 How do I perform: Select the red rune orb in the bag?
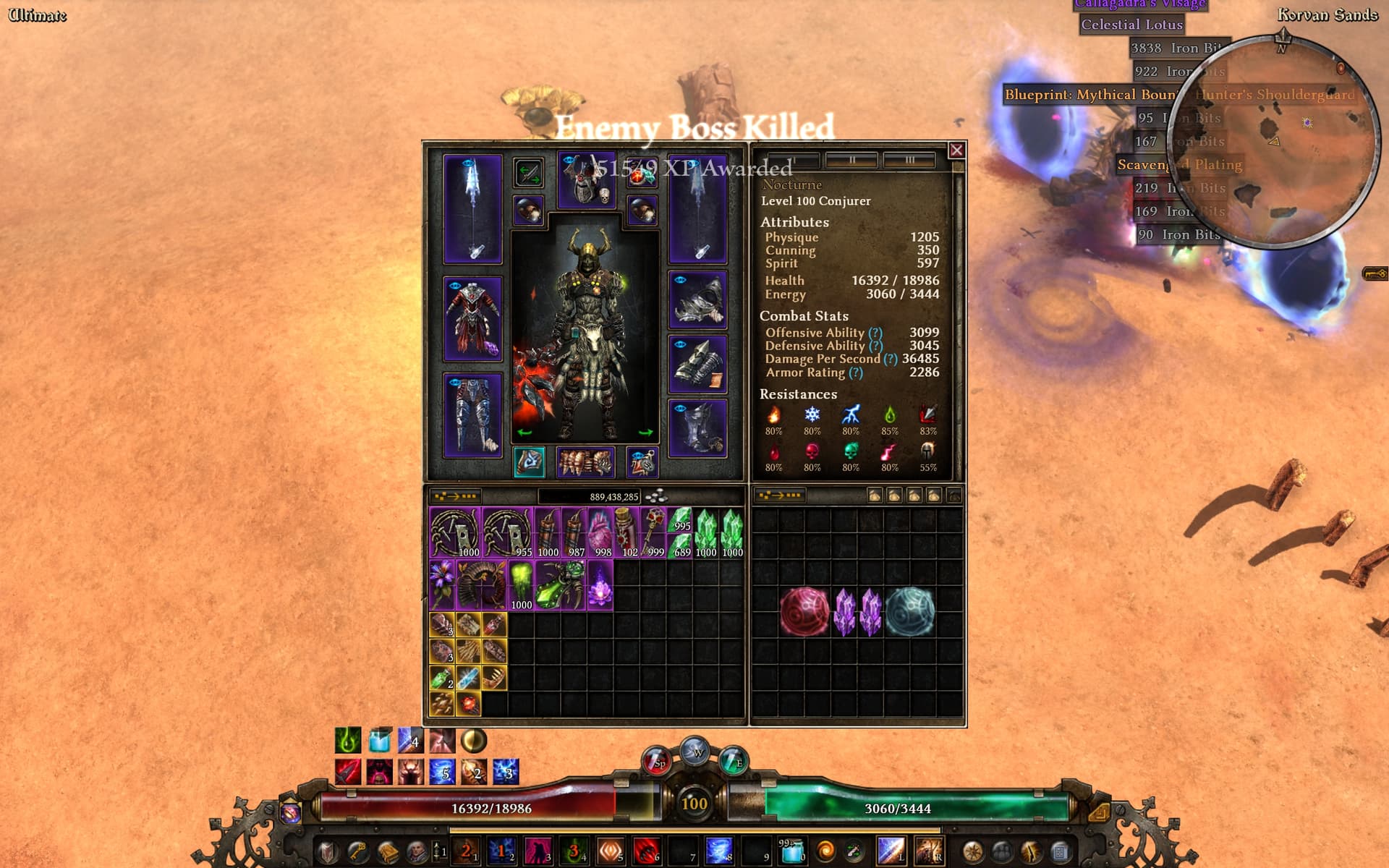804,611
